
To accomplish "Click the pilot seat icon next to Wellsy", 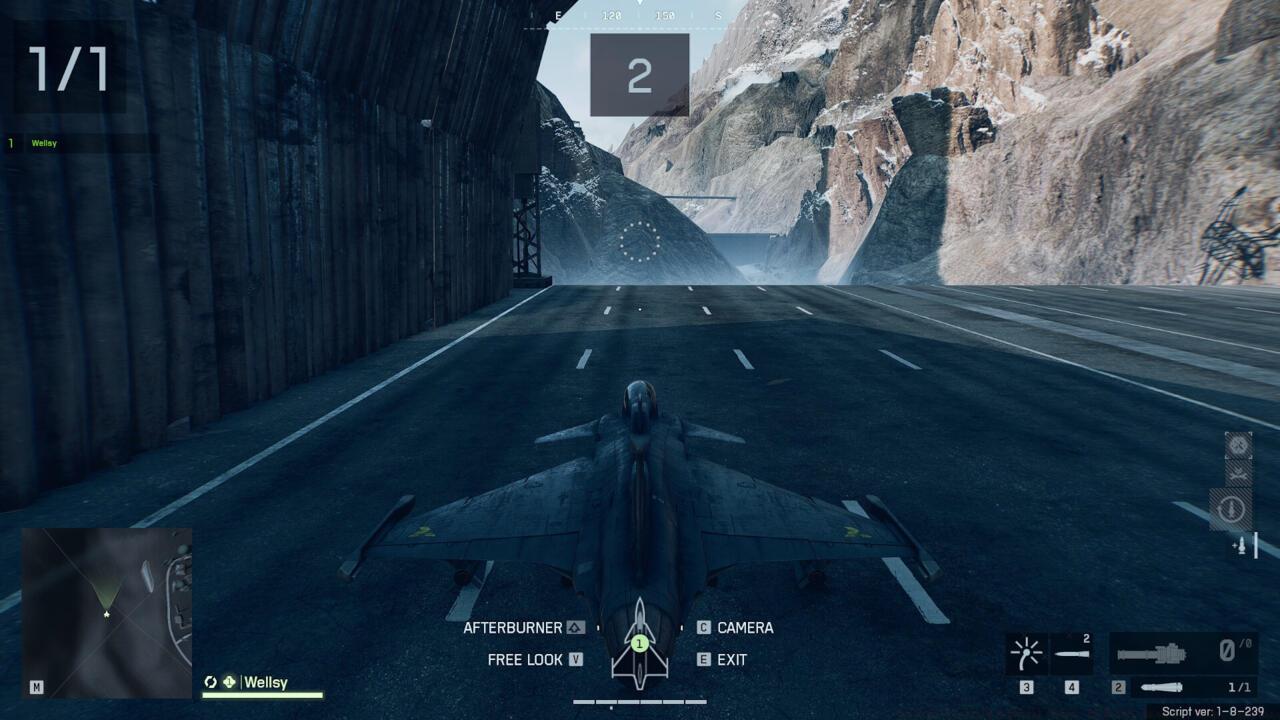I will pos(231,682).
